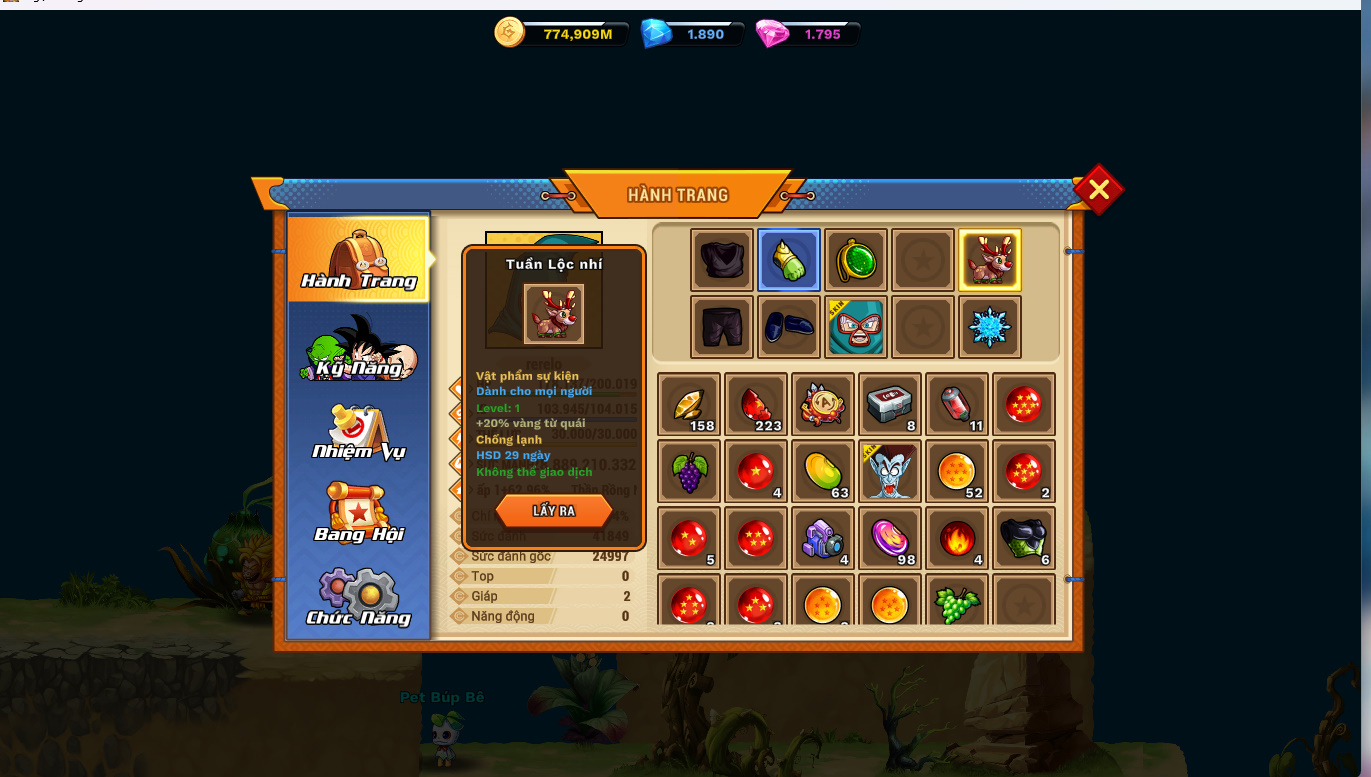Screen dimensions: 1371x777
Task: Select the equipped blue shoes slot
Action: coord(789,327)
